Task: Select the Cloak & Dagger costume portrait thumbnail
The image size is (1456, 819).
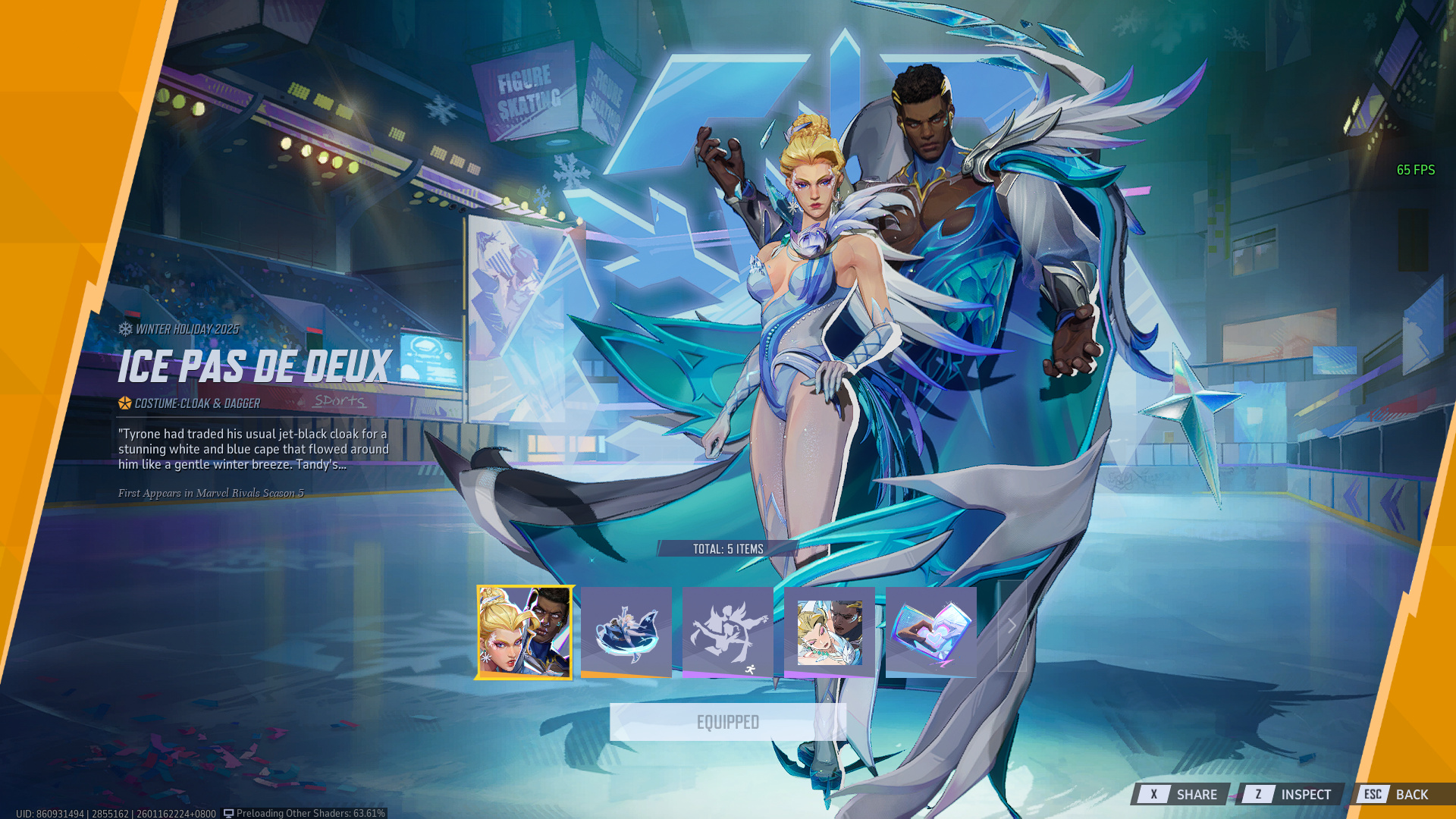Action: tap(524, 632)
